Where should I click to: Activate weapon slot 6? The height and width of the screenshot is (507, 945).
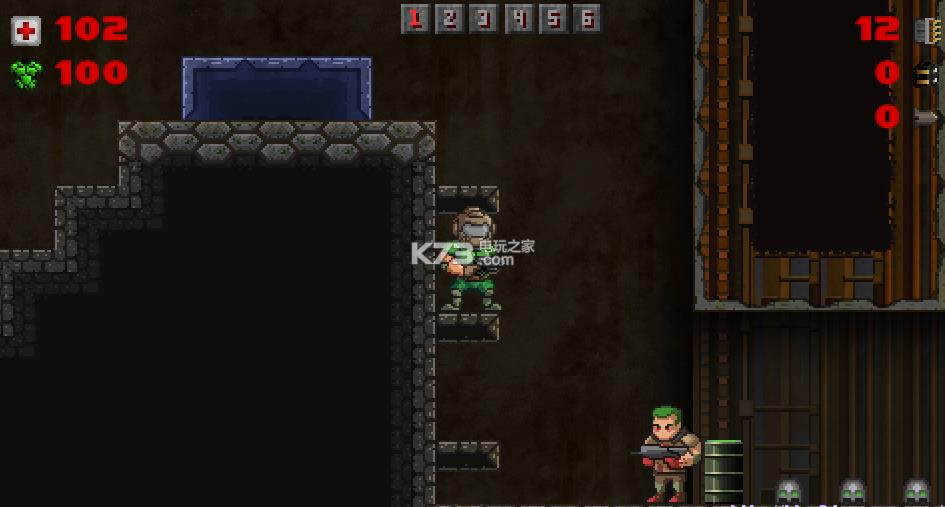(586, 18)
